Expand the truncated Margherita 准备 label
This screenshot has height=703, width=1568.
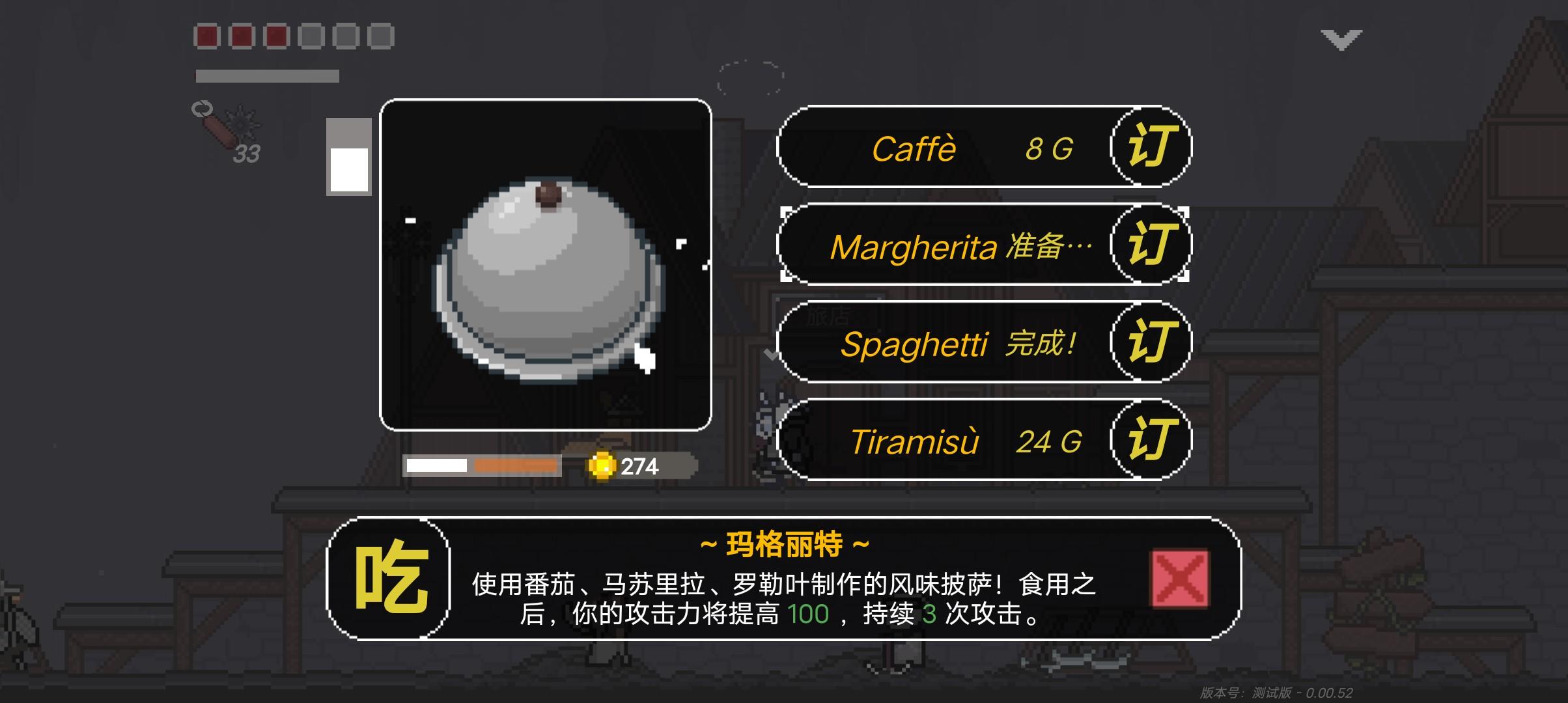click(957, 246)
